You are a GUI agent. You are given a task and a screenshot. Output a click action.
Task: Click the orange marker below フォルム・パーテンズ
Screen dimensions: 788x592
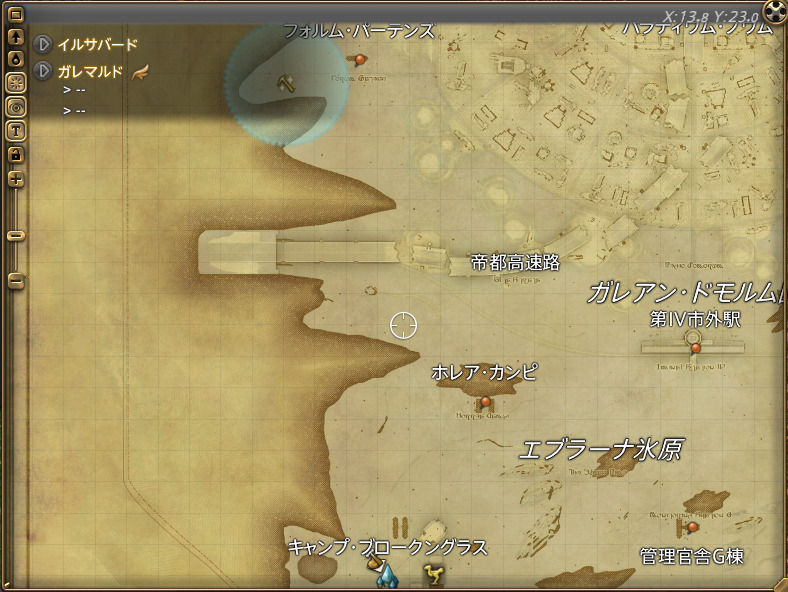click(x=360, y=60)
